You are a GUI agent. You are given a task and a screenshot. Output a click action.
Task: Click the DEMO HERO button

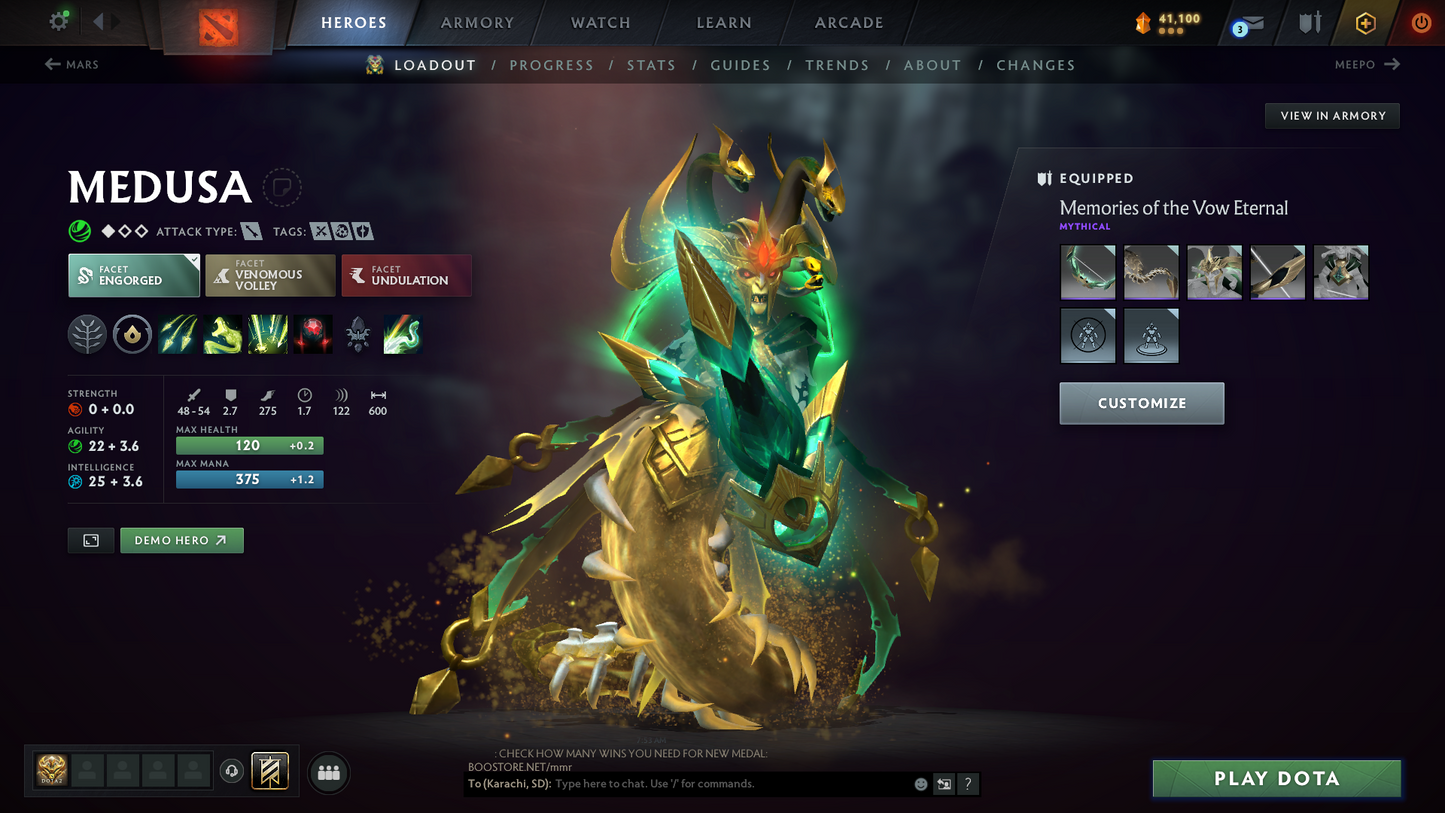click(x=181, y=540)
